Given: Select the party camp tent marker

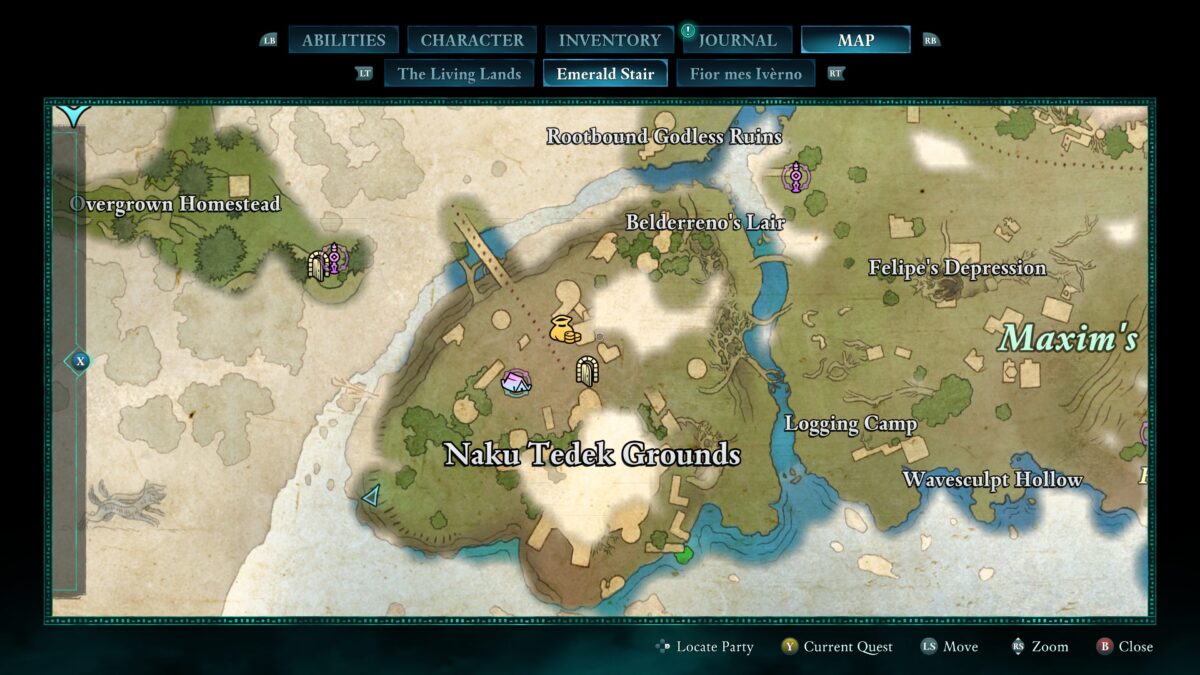Looking at the screenshot, I should click(516, 380).
